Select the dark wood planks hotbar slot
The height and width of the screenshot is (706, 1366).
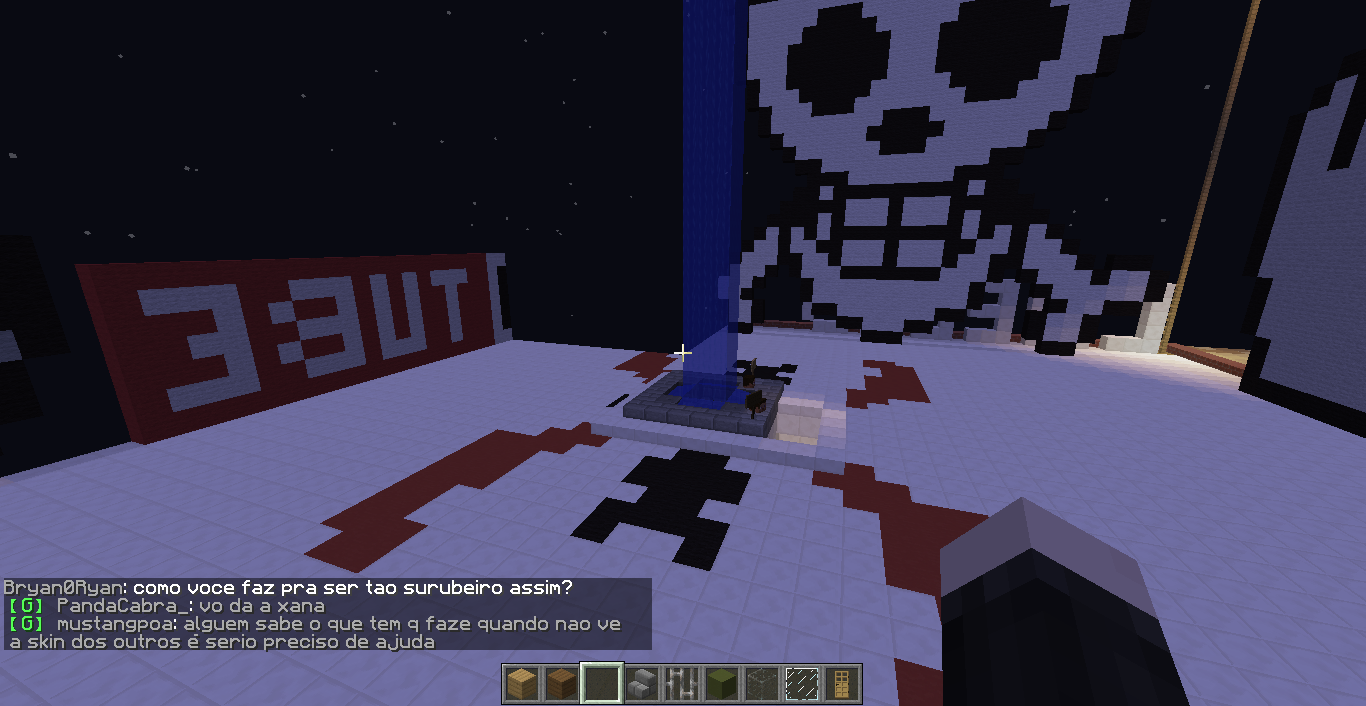tap(561, 684)
